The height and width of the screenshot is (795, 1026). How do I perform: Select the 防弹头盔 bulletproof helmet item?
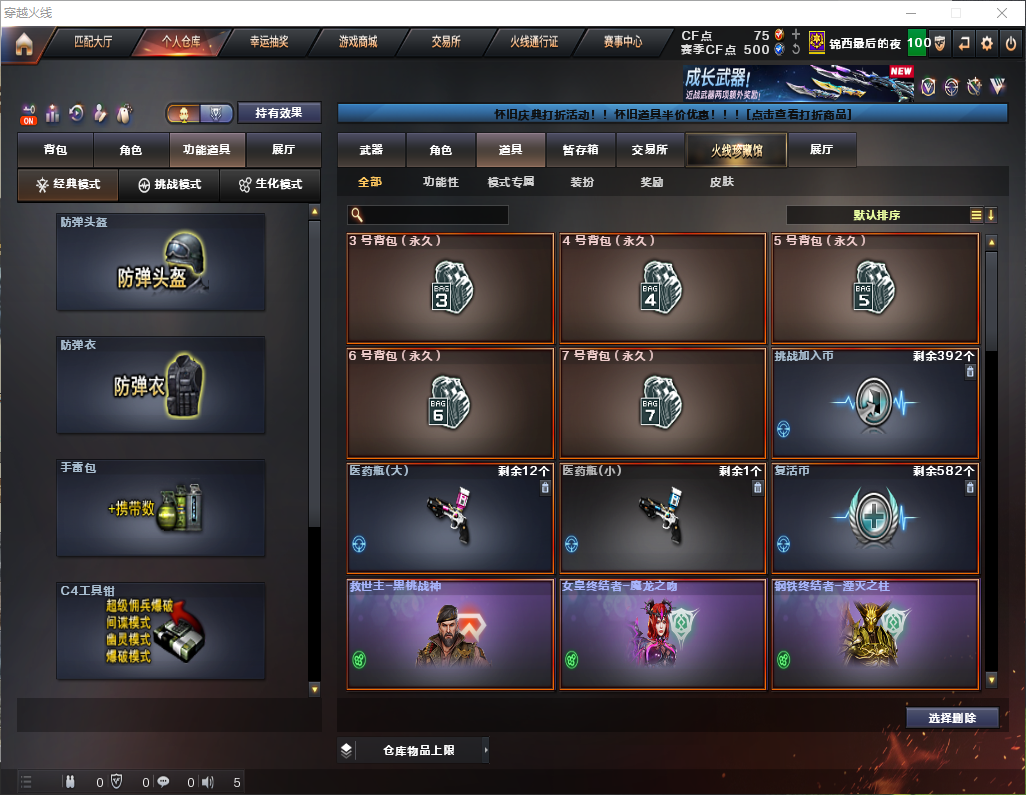161,262
